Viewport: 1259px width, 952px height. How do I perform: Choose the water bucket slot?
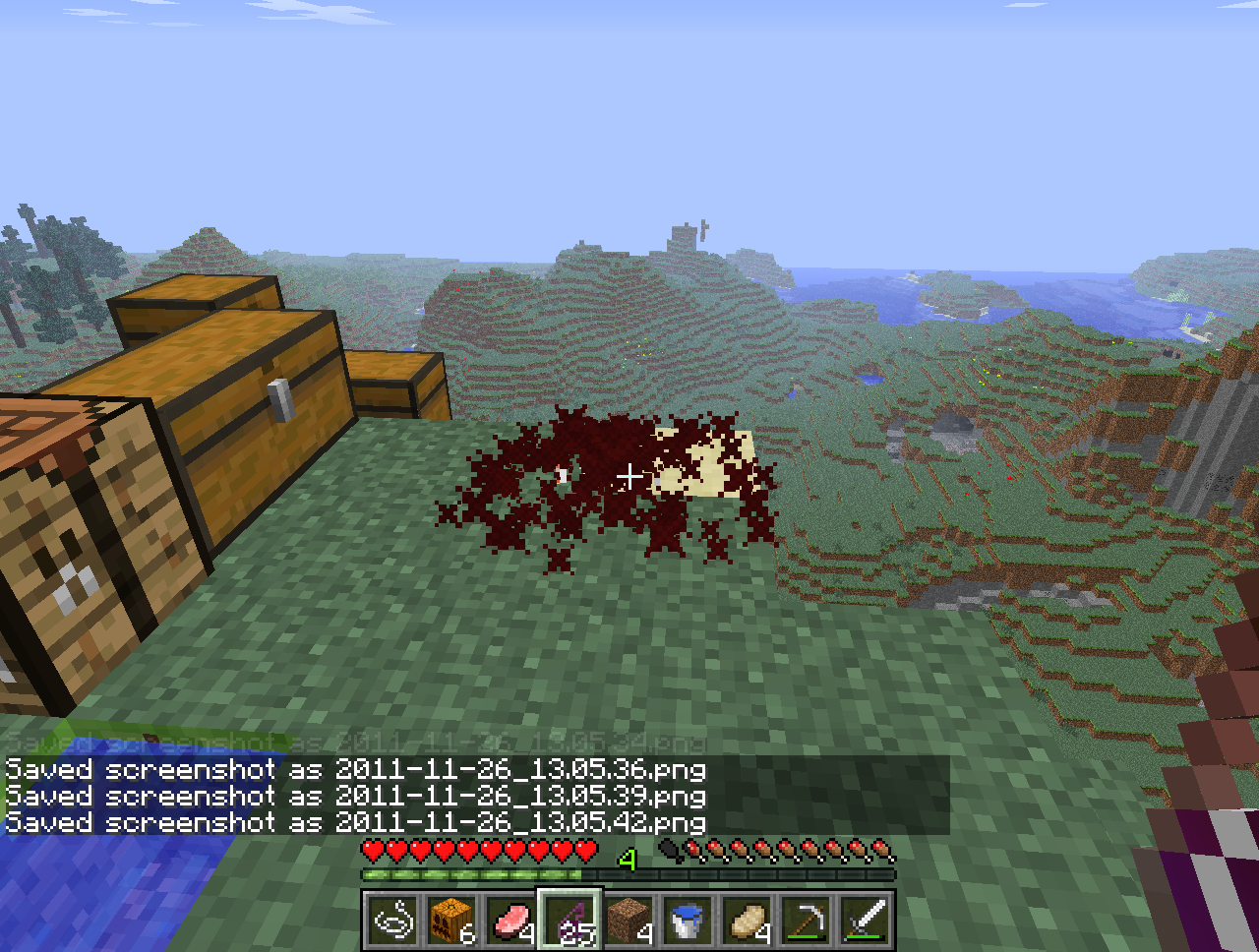coord(688,921)
